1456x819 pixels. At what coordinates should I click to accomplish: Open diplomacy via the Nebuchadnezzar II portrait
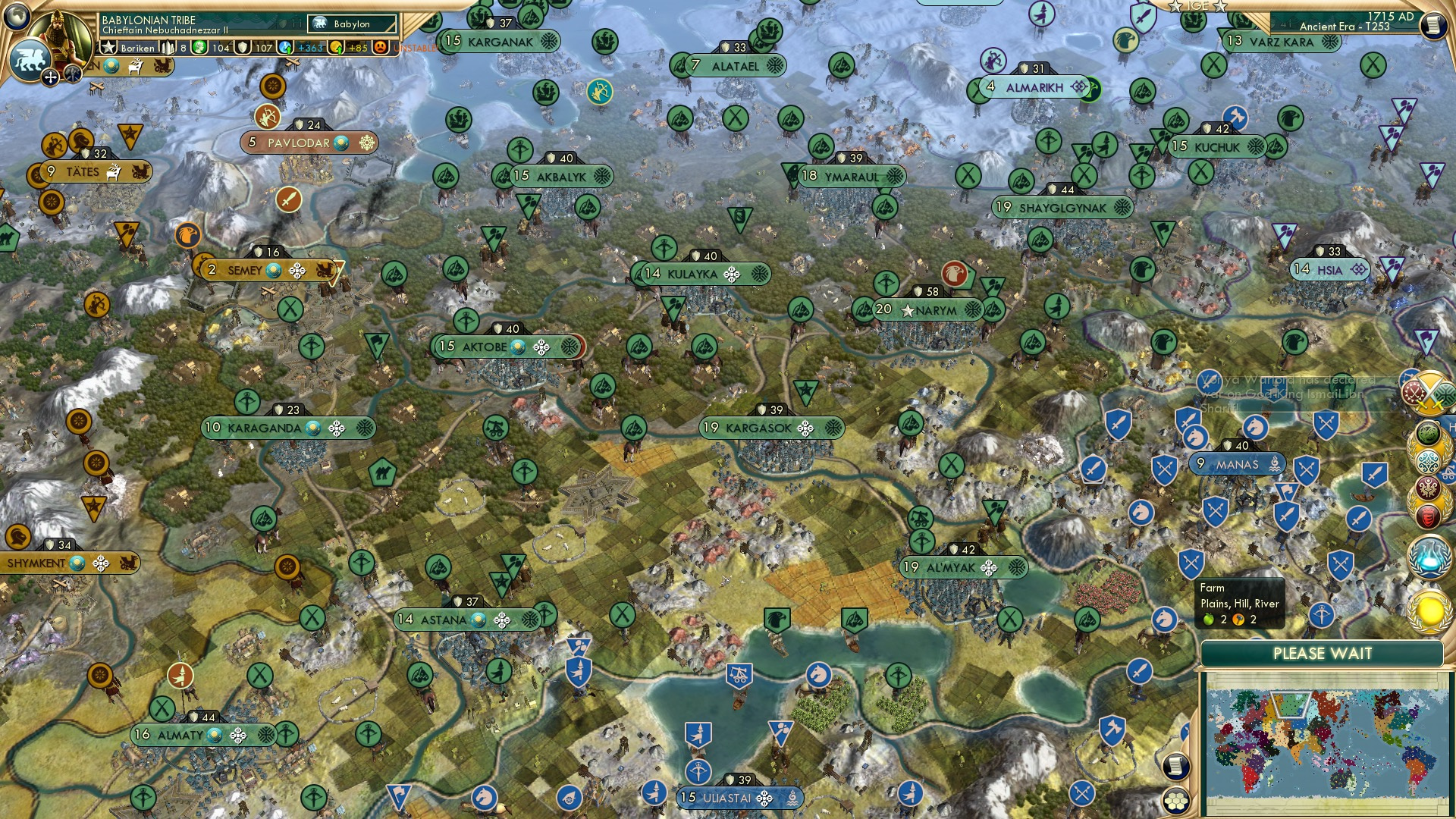tap(59, 33)
